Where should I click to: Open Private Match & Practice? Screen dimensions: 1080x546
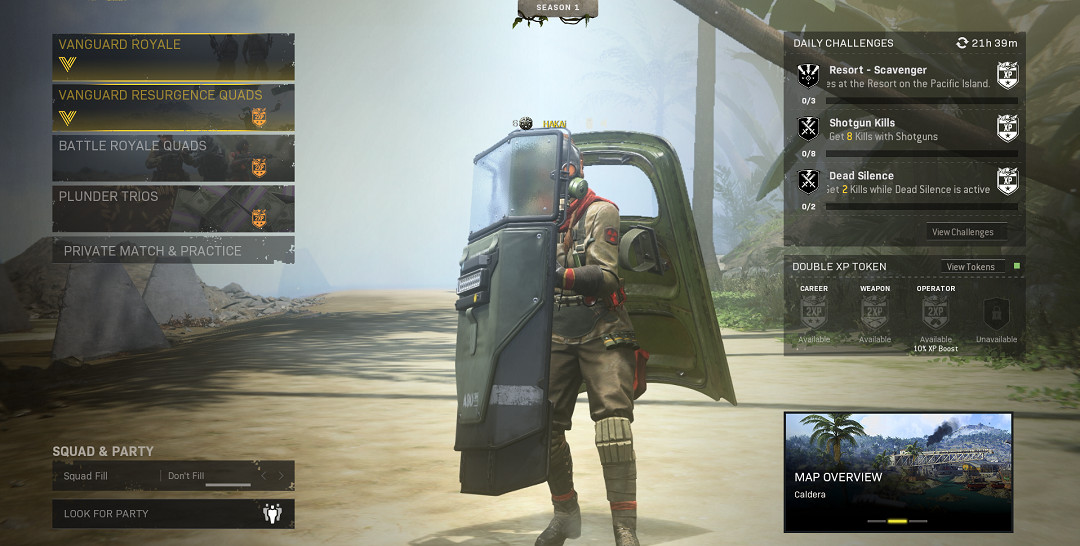click(x=173, y=250)
